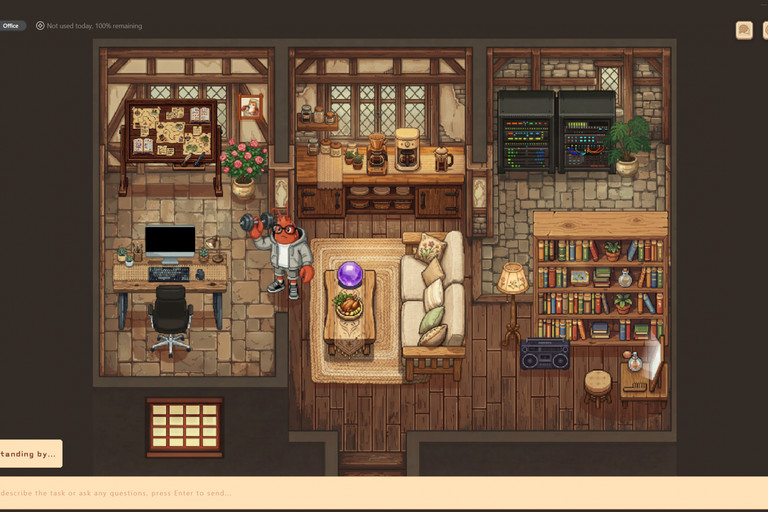The height and width of the screenshot is (512, 768).
Task: Click the "Not used today" usage indicator
Action: click(x=90, y=26)
